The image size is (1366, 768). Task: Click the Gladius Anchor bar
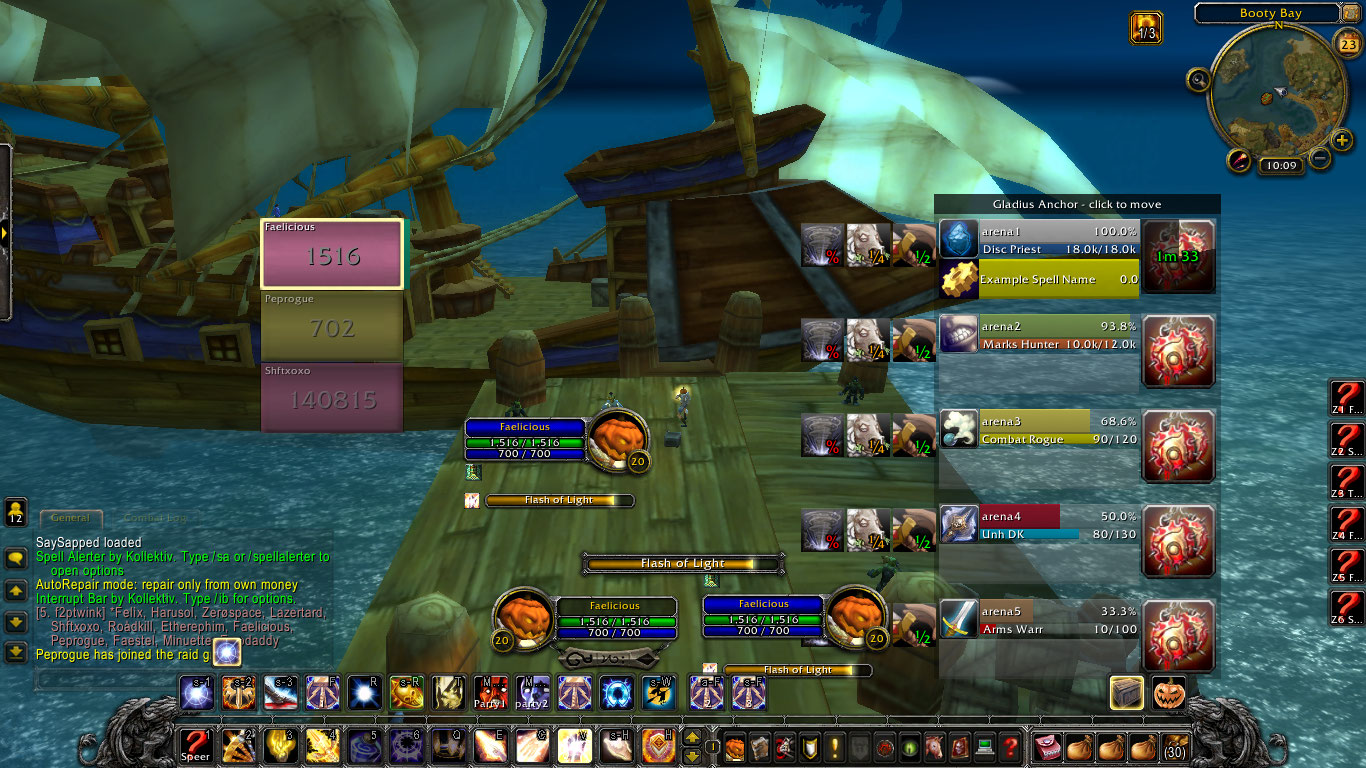pos(1077,204)
